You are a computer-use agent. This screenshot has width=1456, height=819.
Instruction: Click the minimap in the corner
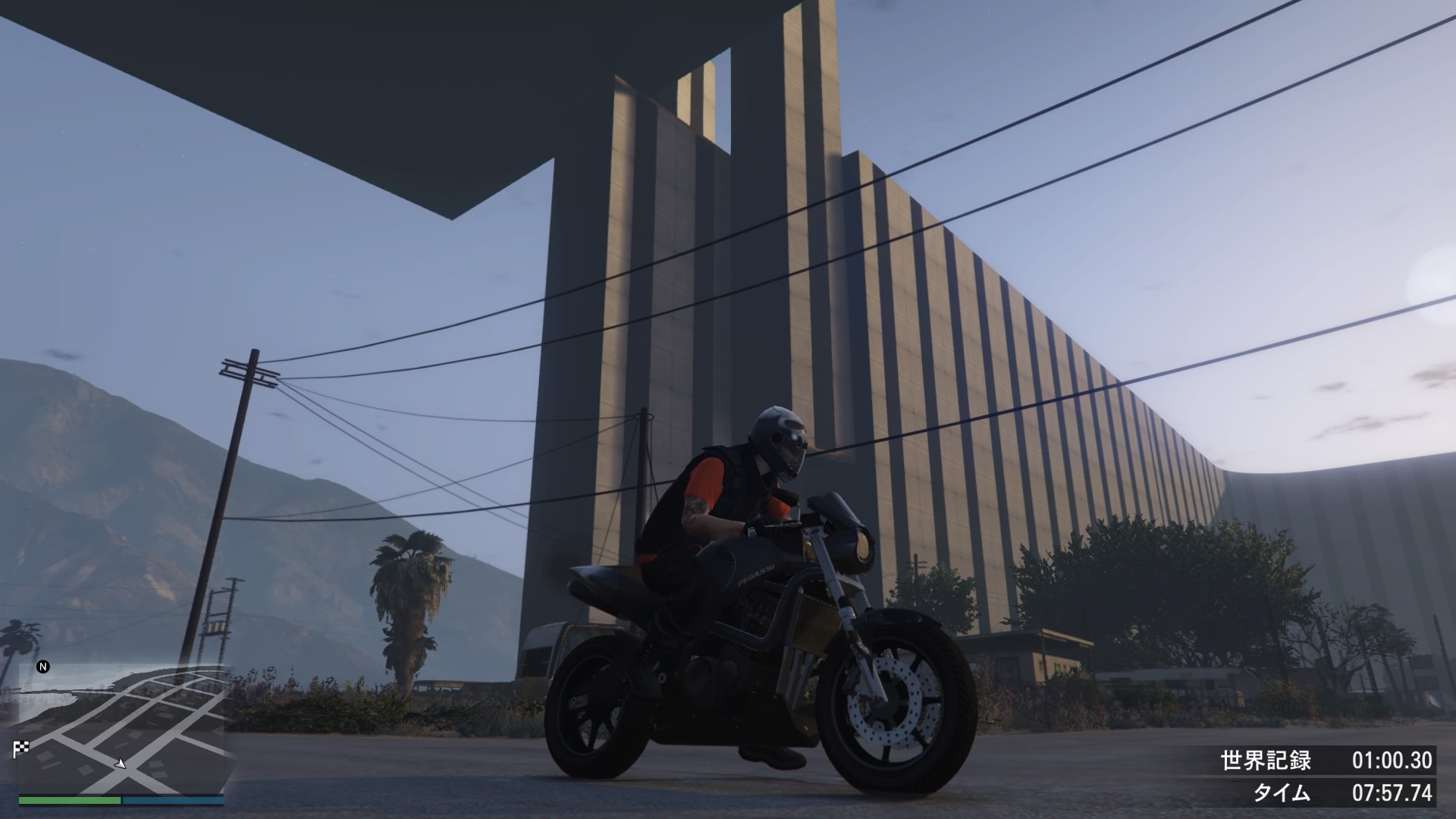121,728
